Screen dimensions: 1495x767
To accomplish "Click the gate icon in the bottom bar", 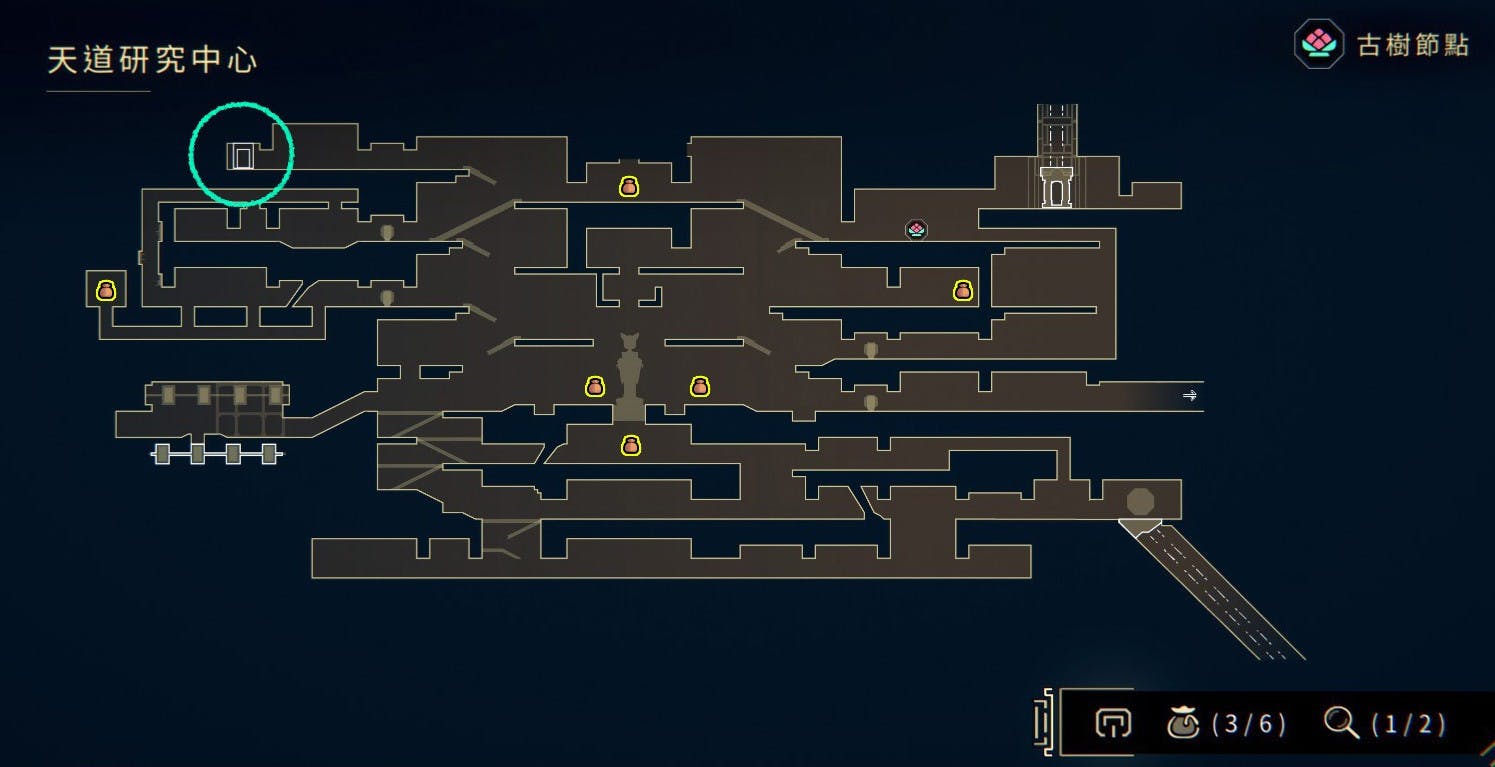I will [1112, 722].
